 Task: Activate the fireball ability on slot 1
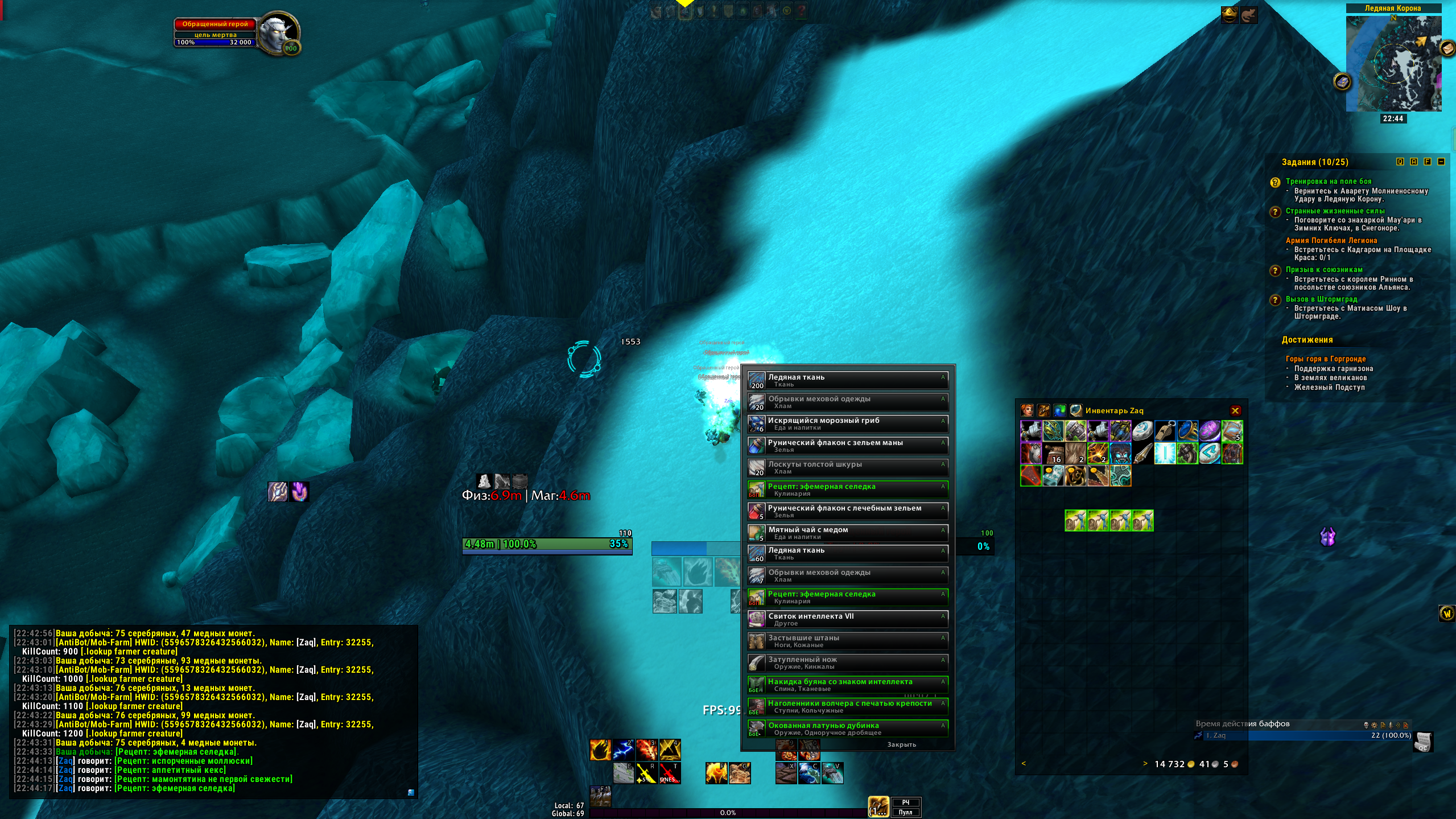[600, 750]
